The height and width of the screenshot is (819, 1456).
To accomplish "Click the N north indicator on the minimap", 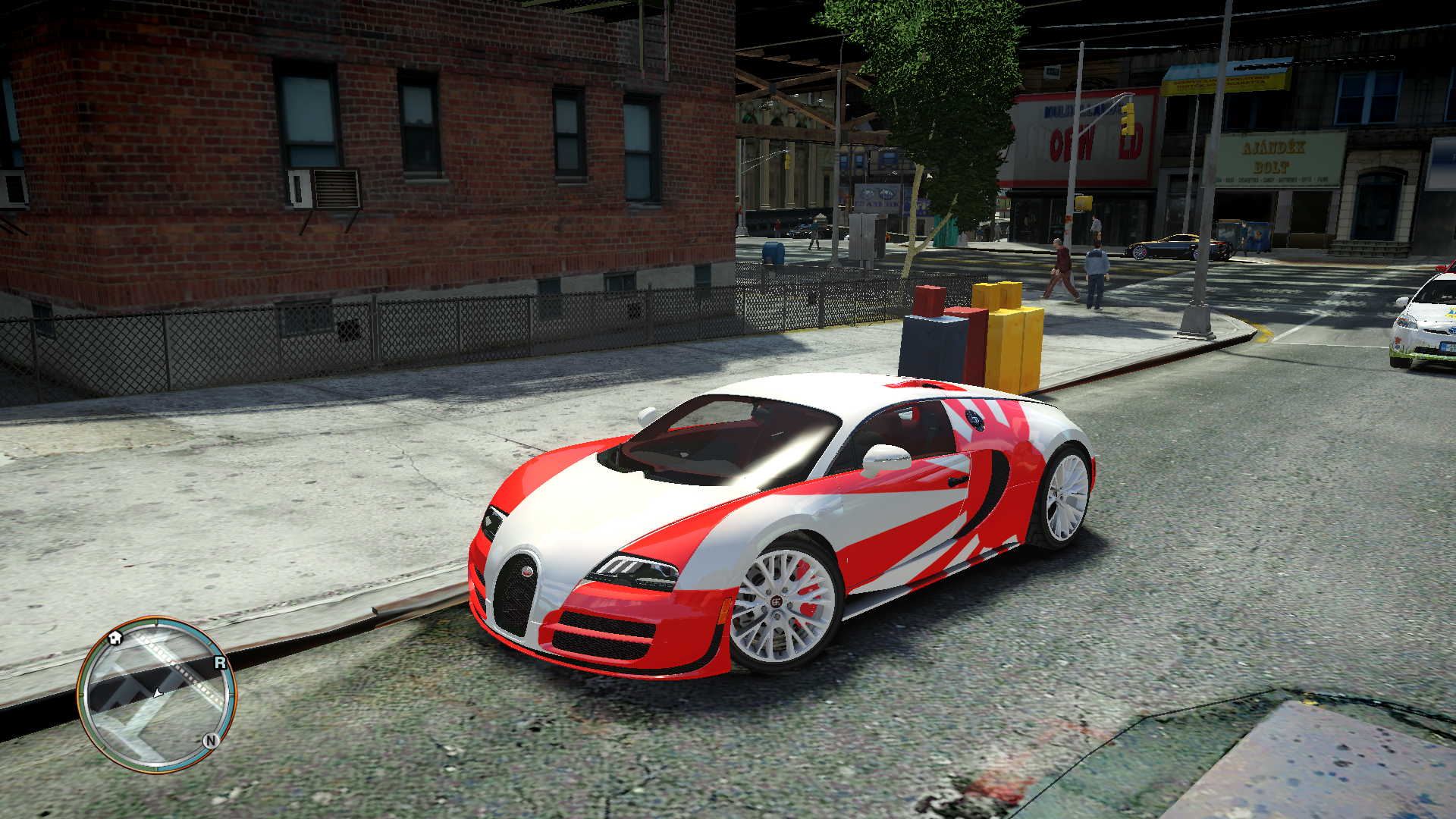I will (211, 741).
